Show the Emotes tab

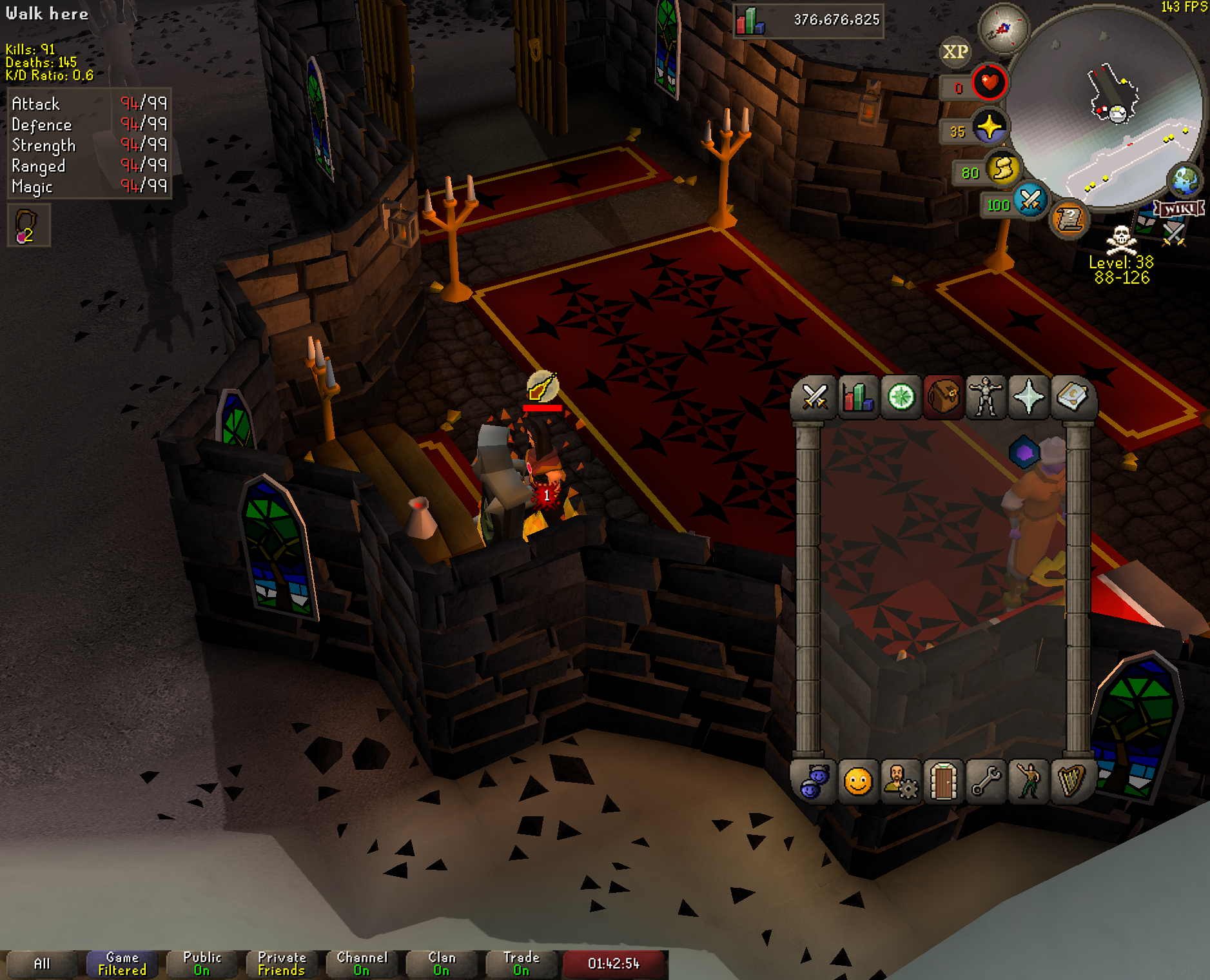[1029, 782]
